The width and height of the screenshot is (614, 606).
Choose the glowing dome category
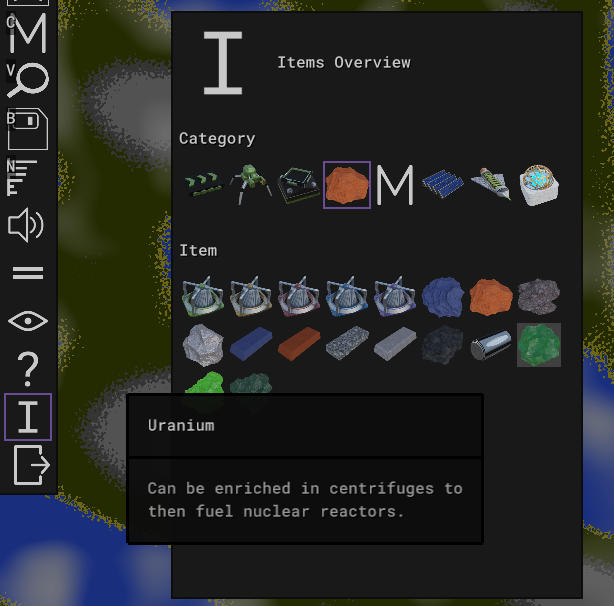click(x=539, y=185)
